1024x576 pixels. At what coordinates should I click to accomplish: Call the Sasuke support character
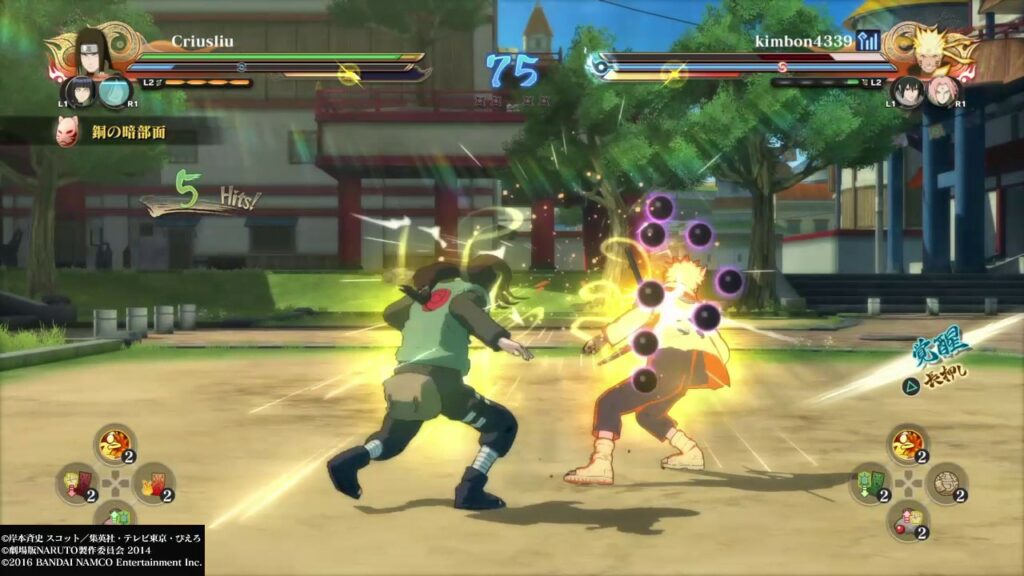point(909,92)
